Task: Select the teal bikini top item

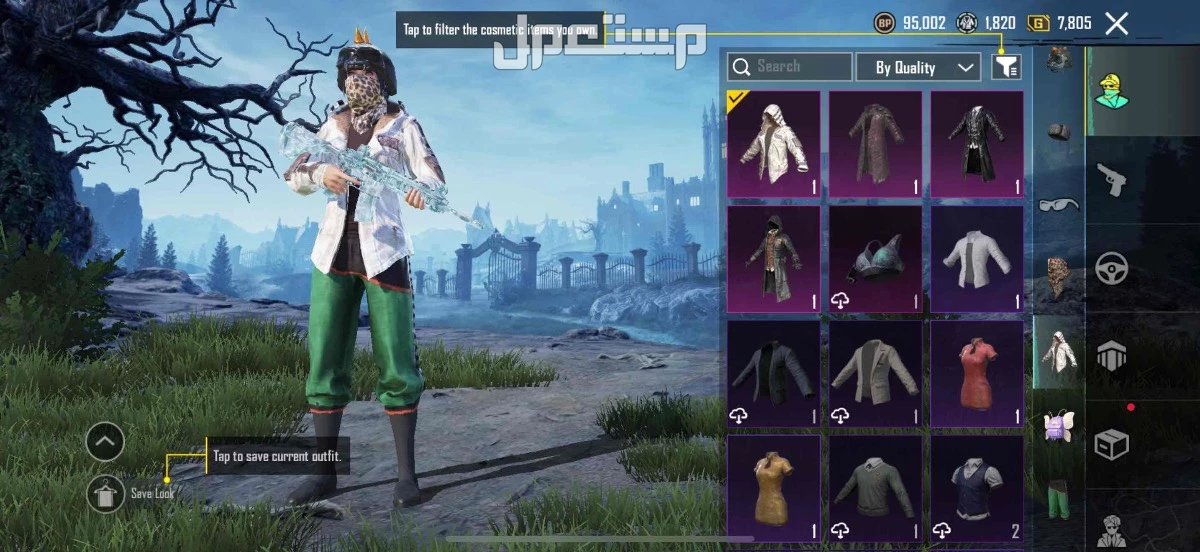Action: click(875, 258)
